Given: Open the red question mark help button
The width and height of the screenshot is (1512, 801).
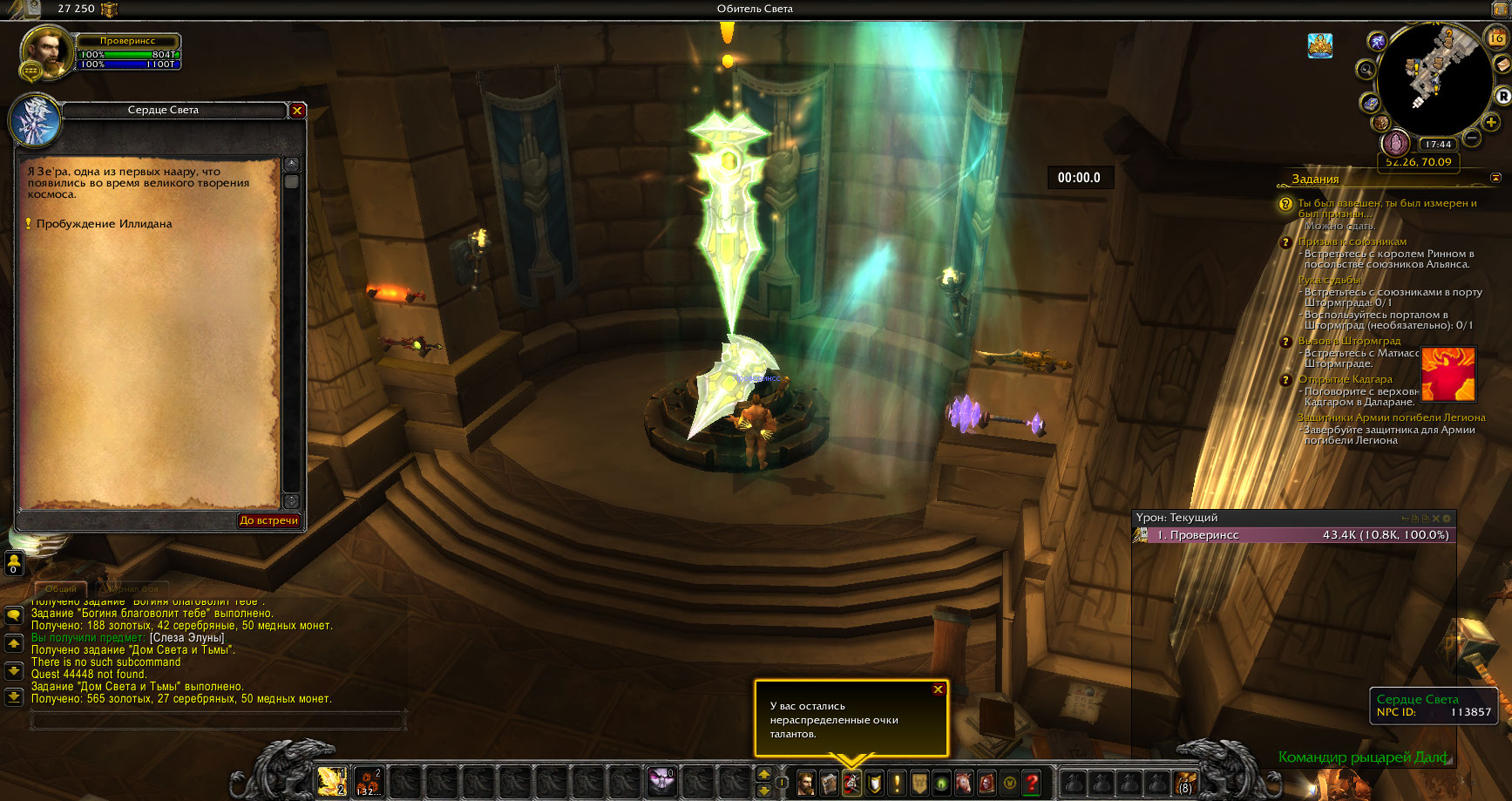Looking at the screenshot, I should [x=1032, y=783].
